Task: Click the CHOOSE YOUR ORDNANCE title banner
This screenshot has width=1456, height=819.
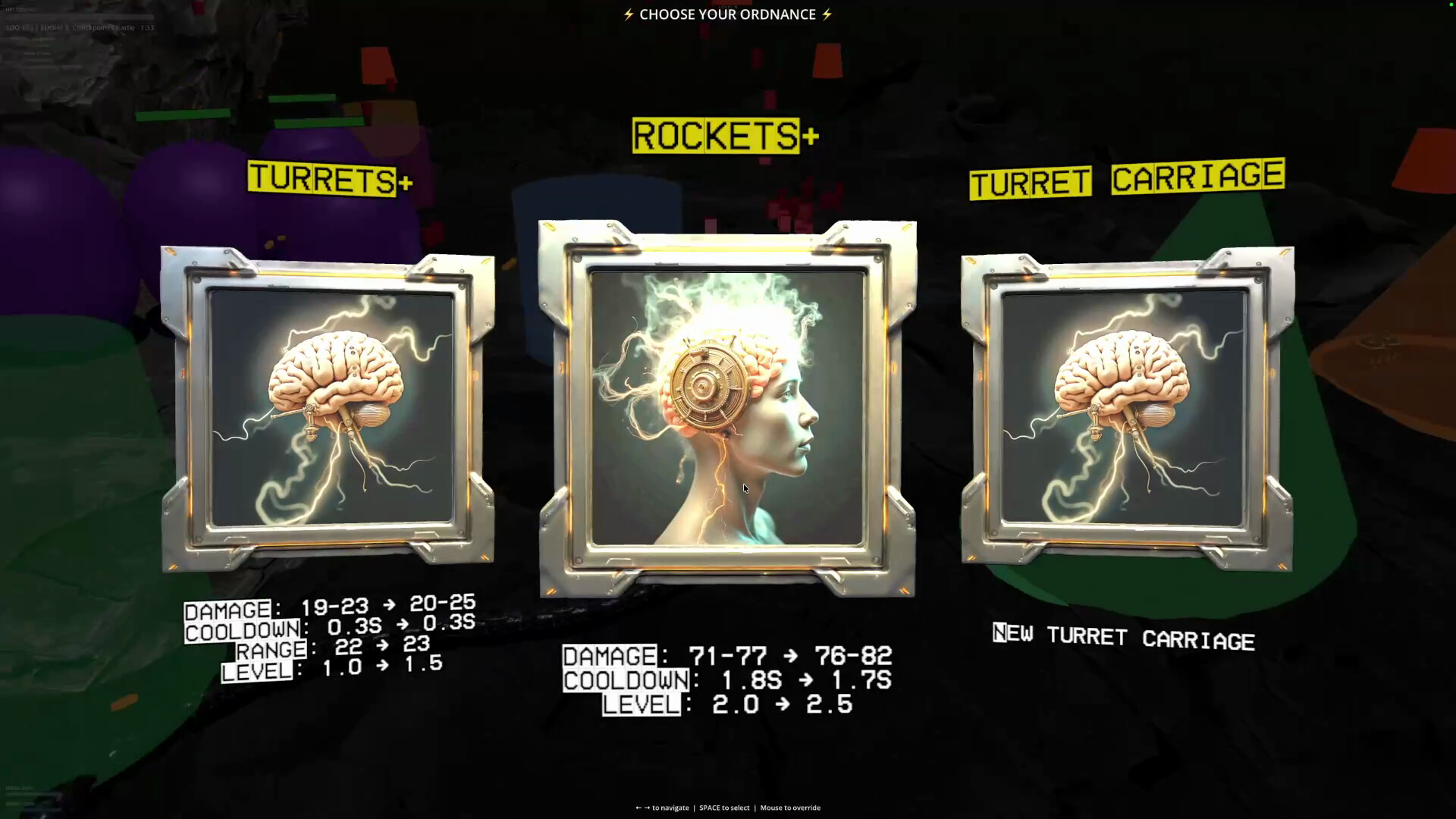Action: (728, 14)
